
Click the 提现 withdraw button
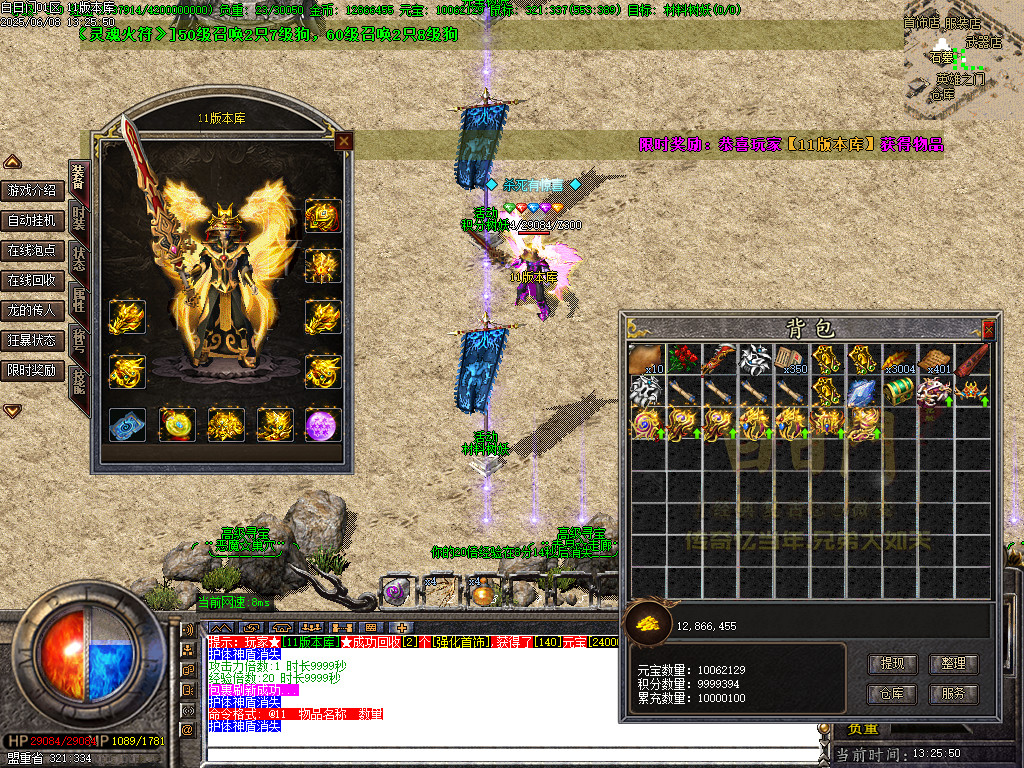892,663
